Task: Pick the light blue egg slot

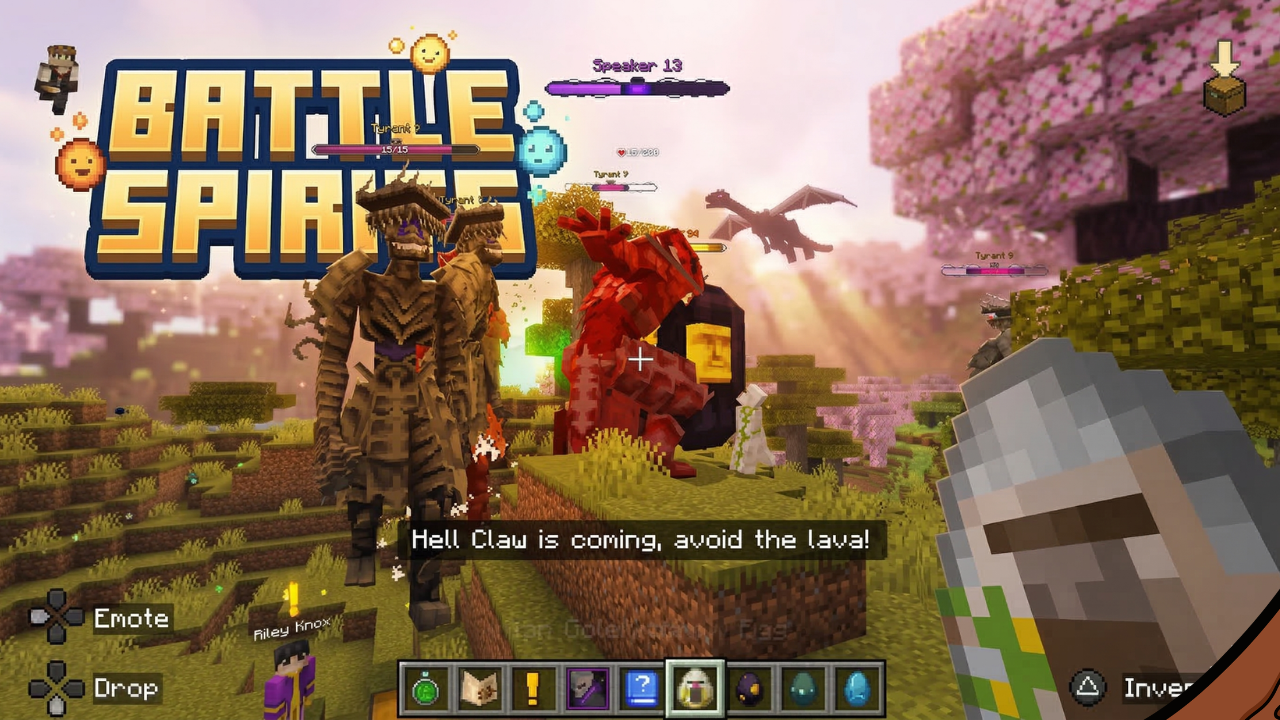Action: [x=856, y=689]
